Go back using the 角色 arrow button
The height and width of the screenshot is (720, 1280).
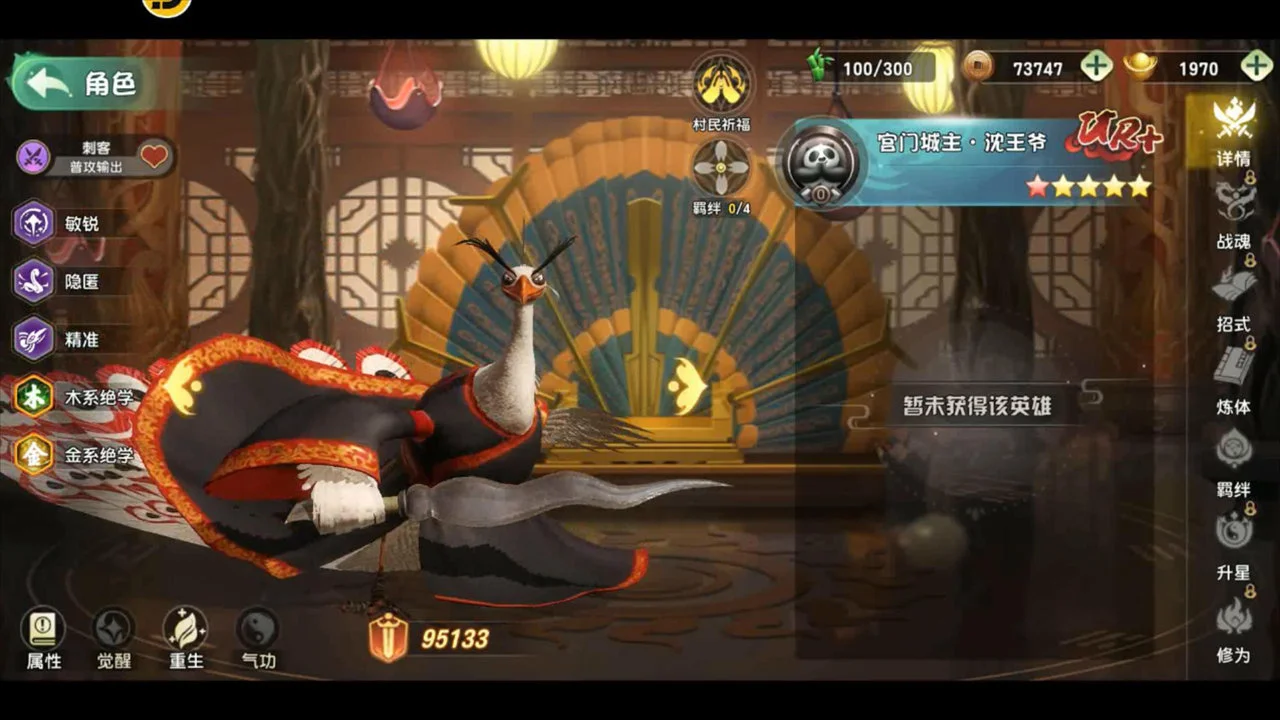50,83
